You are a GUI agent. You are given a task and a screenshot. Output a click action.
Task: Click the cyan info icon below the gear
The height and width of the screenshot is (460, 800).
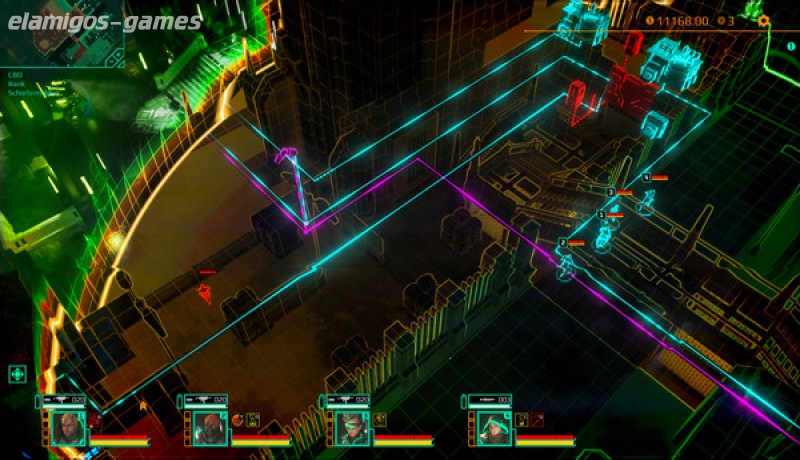(791, 46)
